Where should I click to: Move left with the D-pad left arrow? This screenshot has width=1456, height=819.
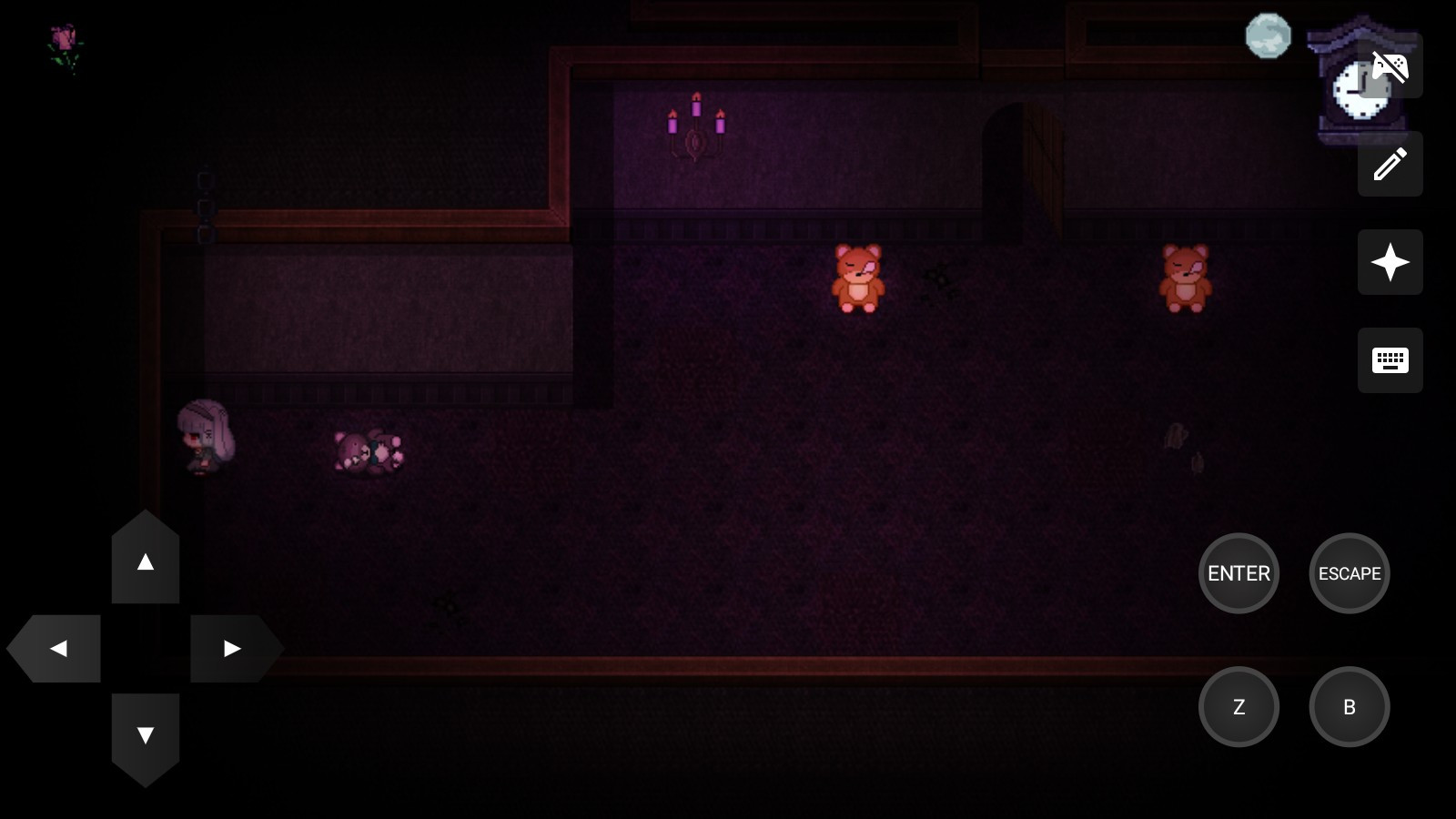(x=56, y=648)
